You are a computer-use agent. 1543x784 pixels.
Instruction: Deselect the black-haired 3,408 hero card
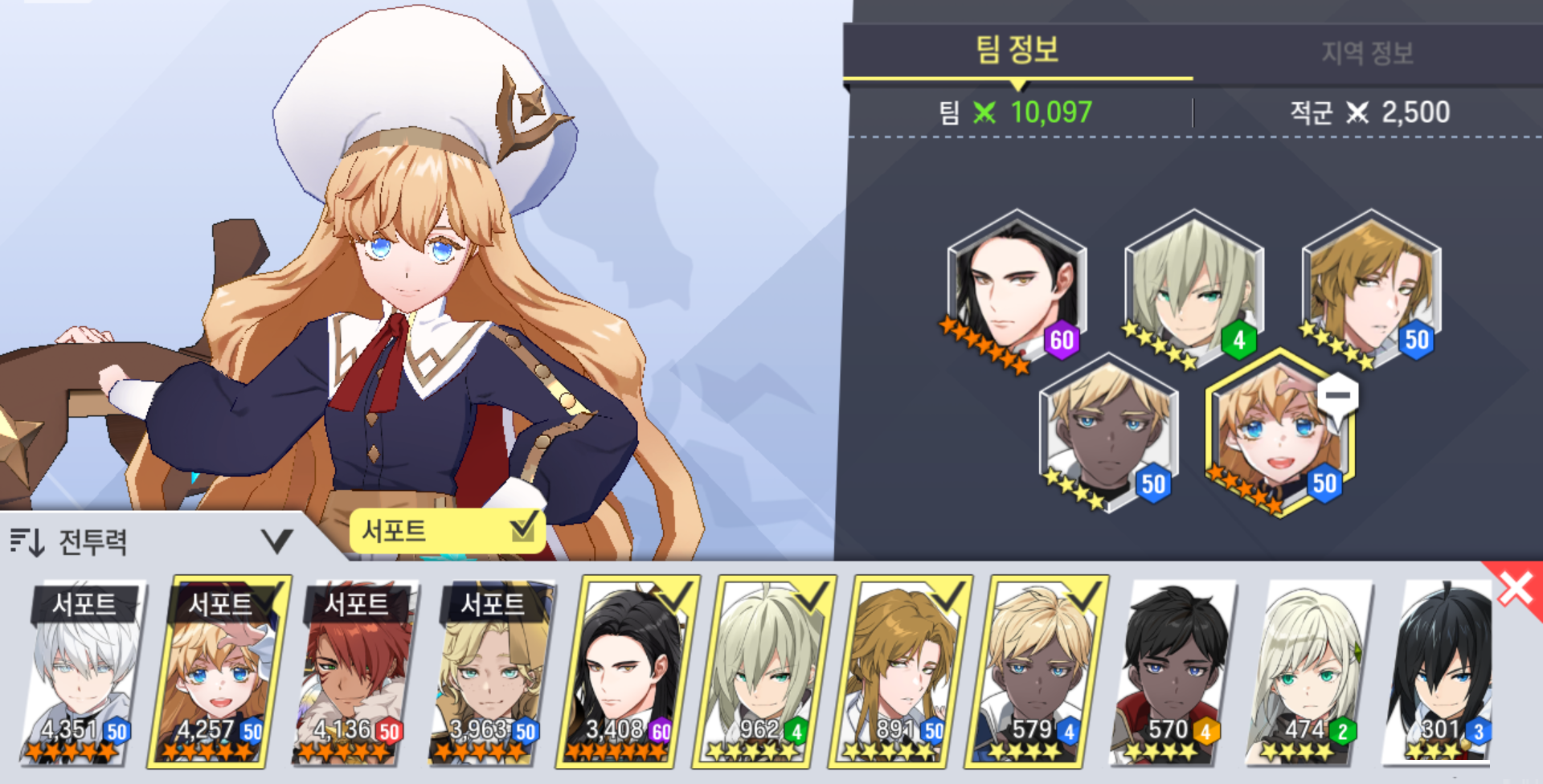click(x=627, y=671)
